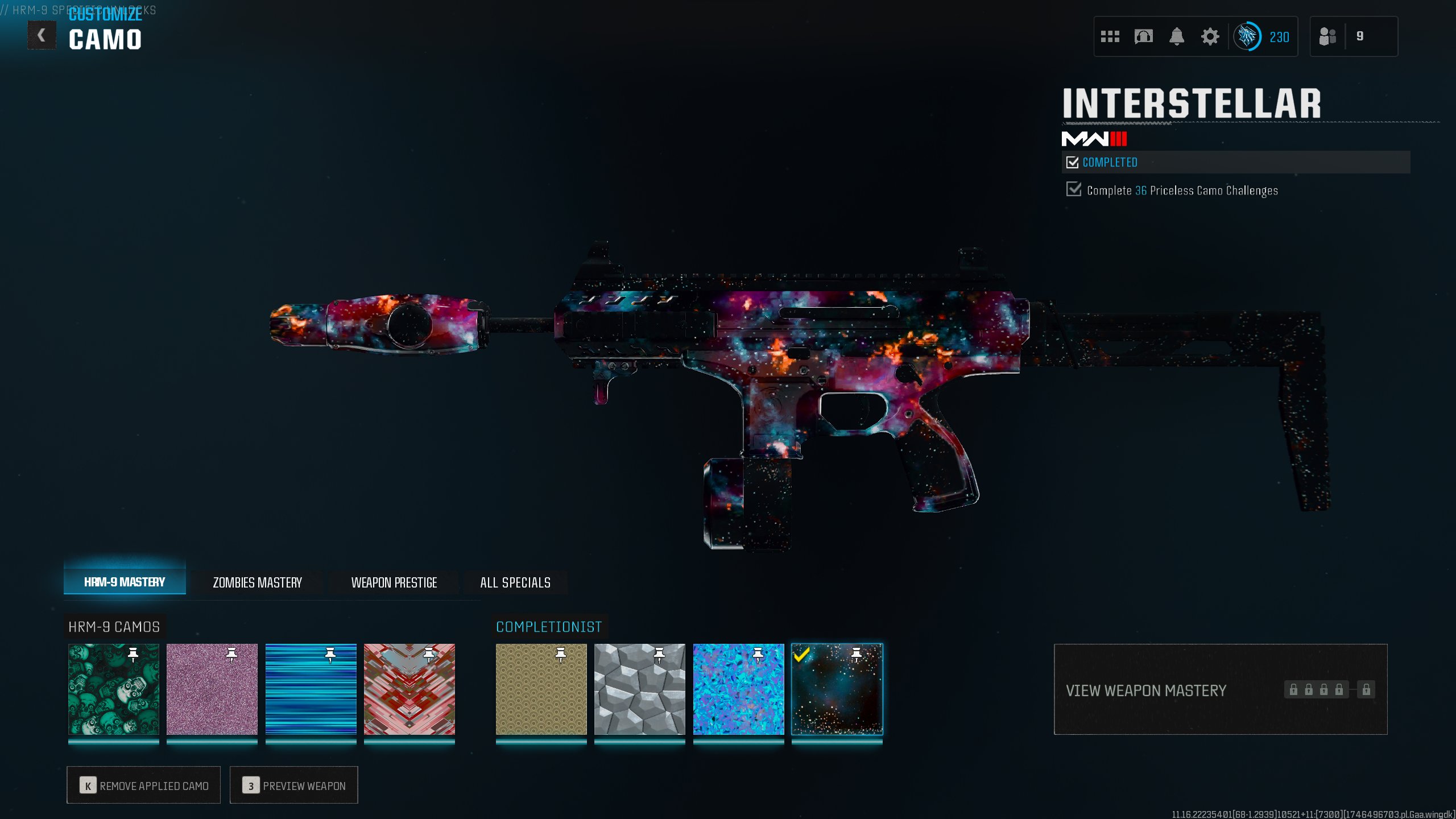Select the gold scale pattern camo
The image size is (1456, 819).
coord(541,689)
